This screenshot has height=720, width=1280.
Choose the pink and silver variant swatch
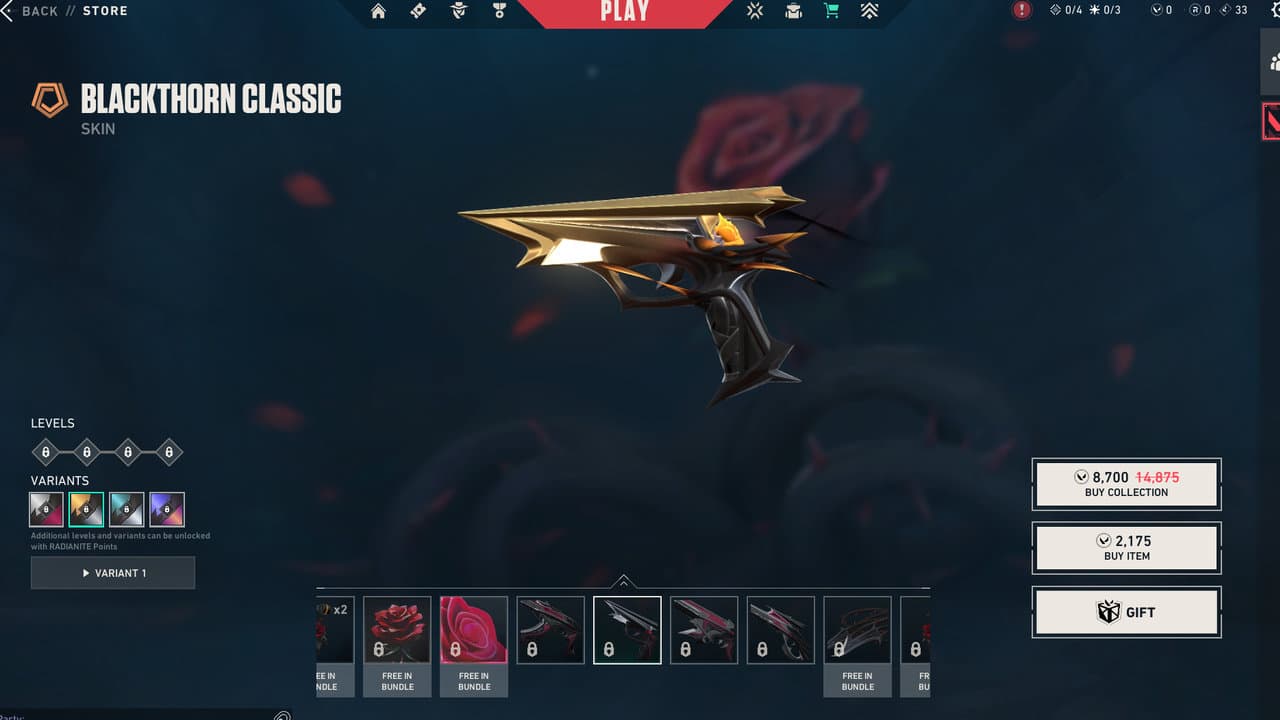click(47, 509)
